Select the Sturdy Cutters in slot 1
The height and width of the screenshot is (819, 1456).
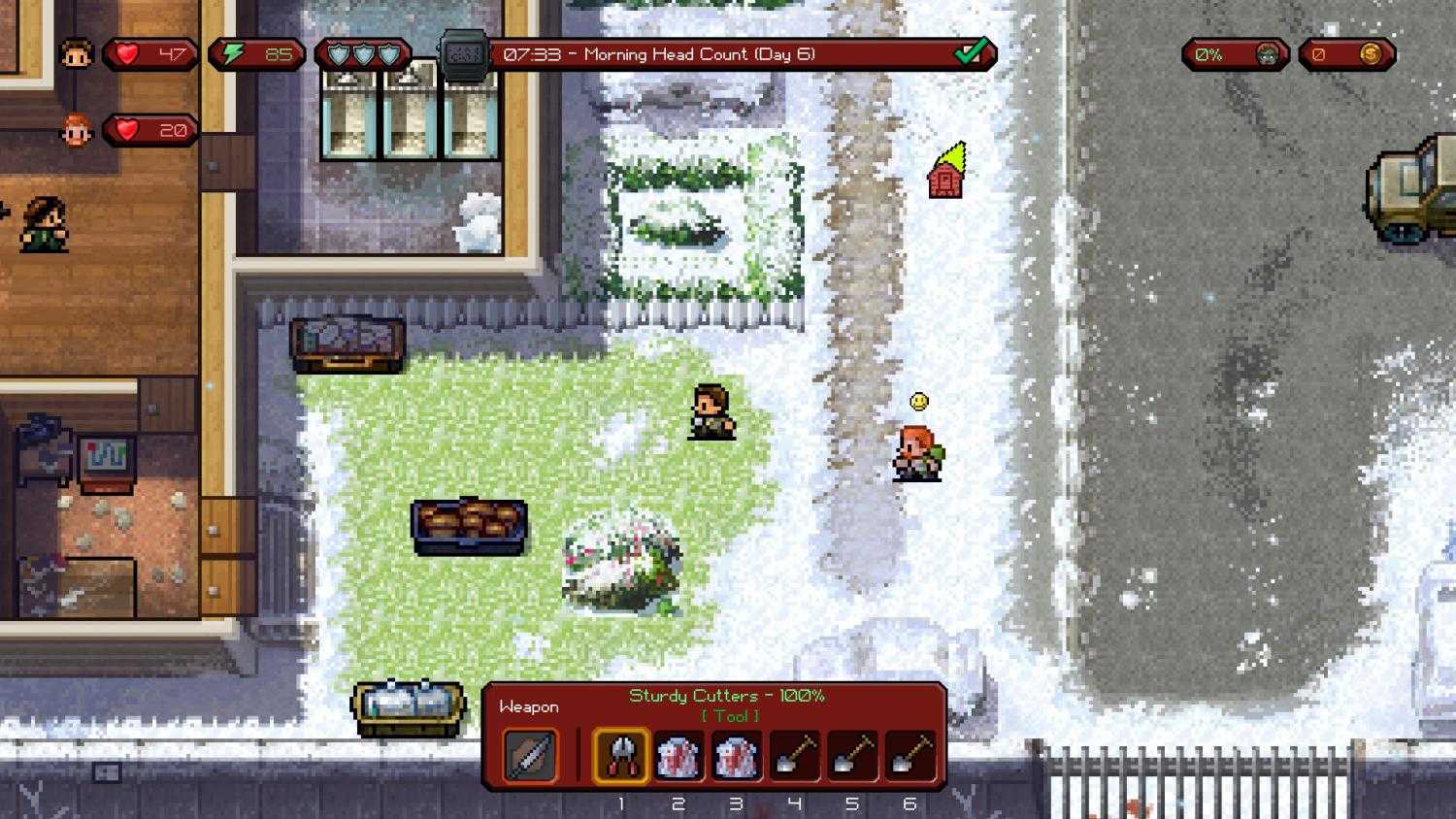coord(621,757)
